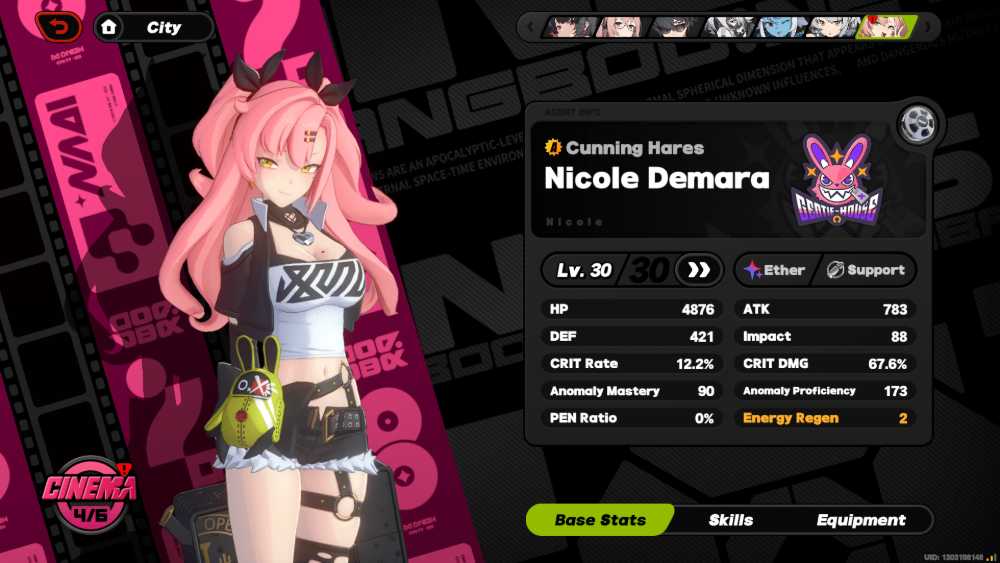Select the Base Stats tab
The height and width of the screenshot is (563, 1000).
click(600, 520)
